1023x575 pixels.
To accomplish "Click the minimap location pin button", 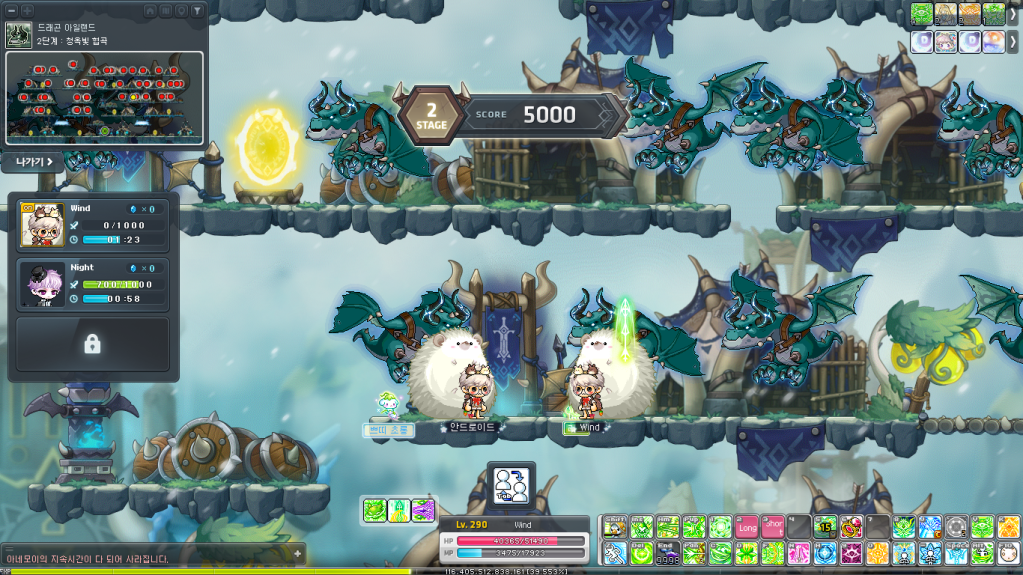I will pos(181,10).
